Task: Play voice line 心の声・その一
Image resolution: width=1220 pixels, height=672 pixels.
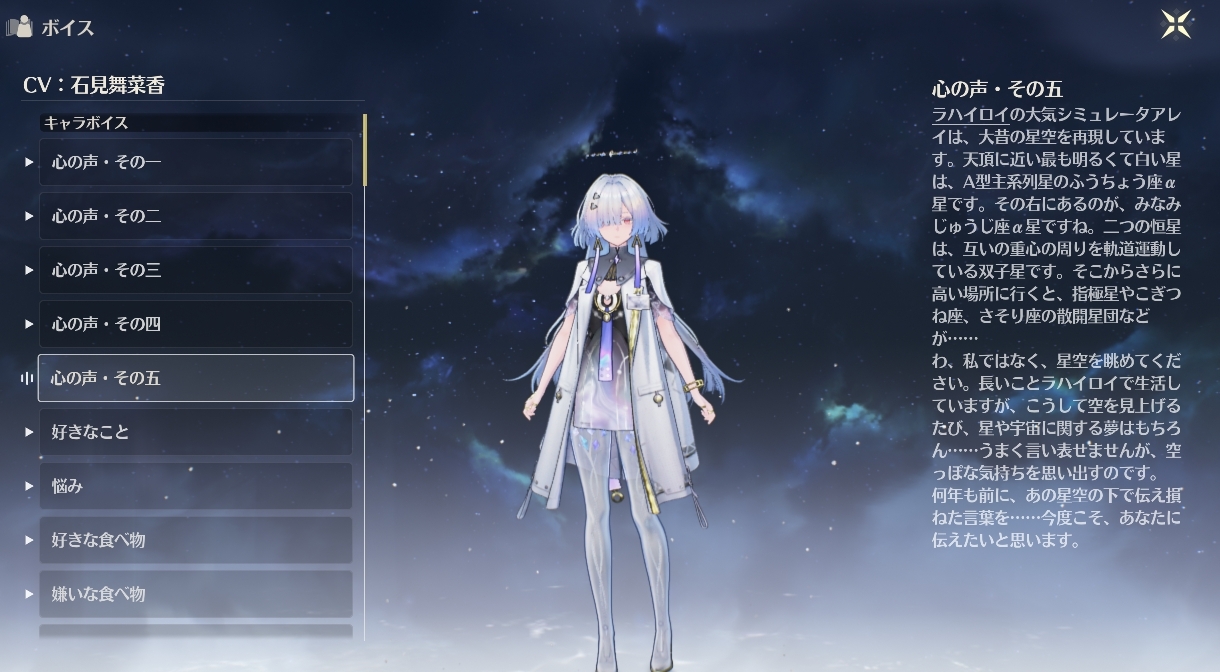Action: pyautogui.click(x=195, y=162)
